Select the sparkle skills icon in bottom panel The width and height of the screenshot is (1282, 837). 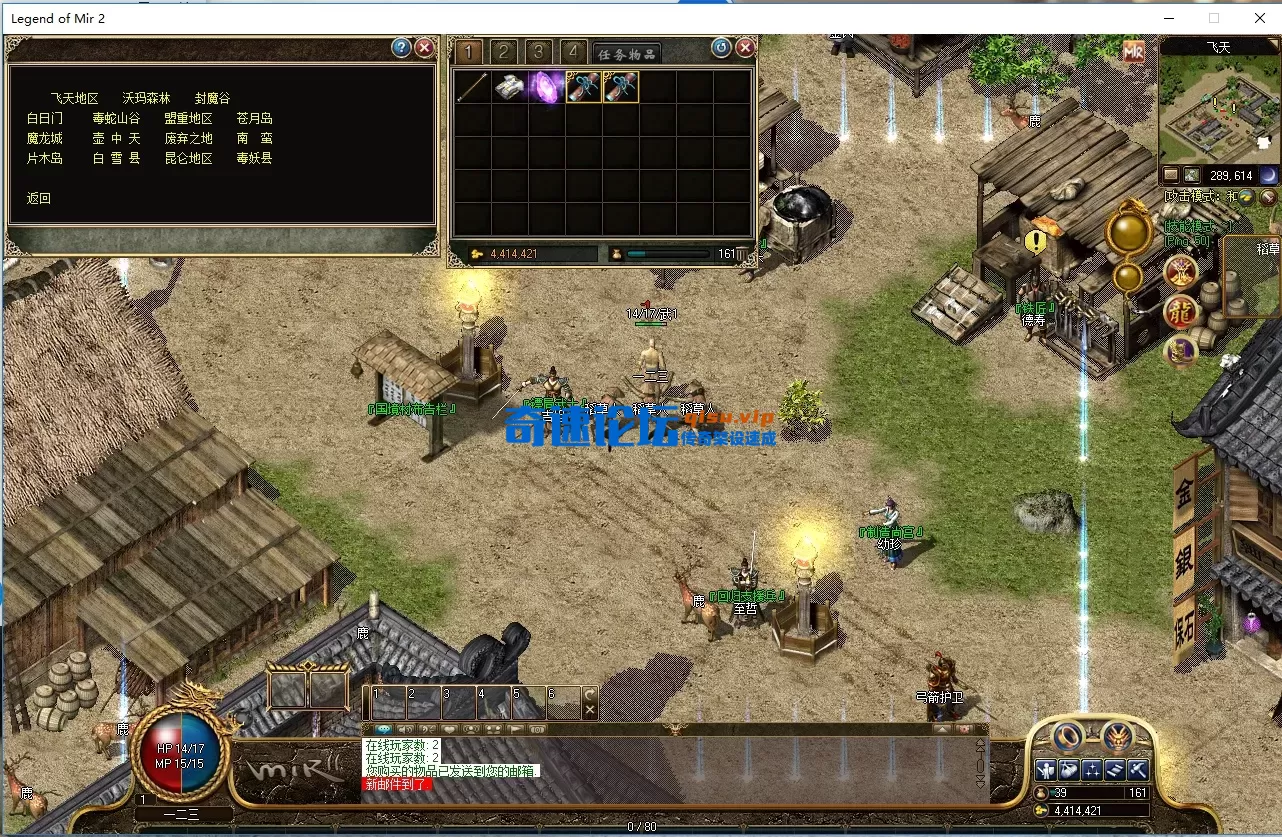click(x=1092, y=770)
